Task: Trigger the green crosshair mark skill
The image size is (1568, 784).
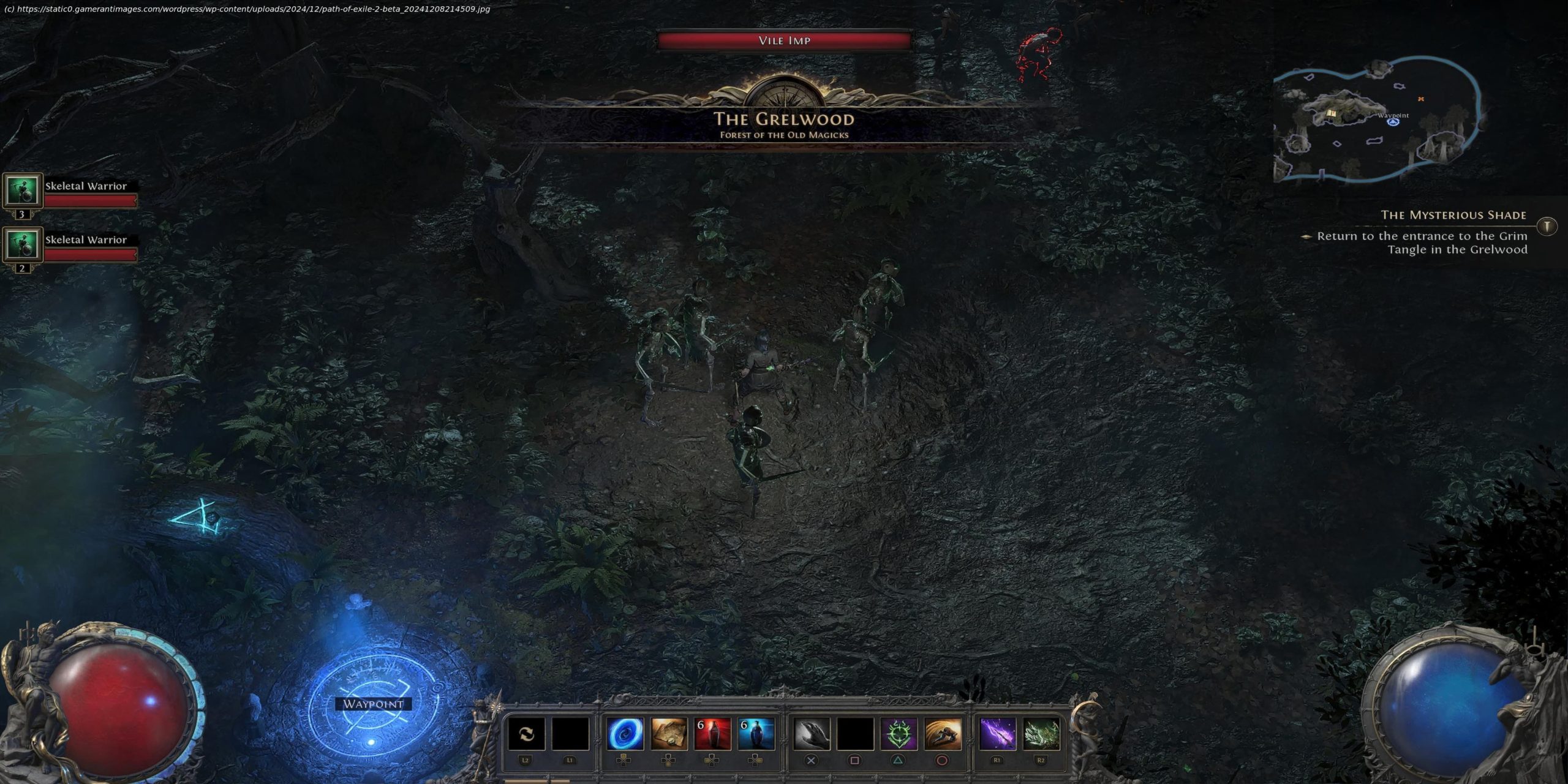Action: (899, 734)
